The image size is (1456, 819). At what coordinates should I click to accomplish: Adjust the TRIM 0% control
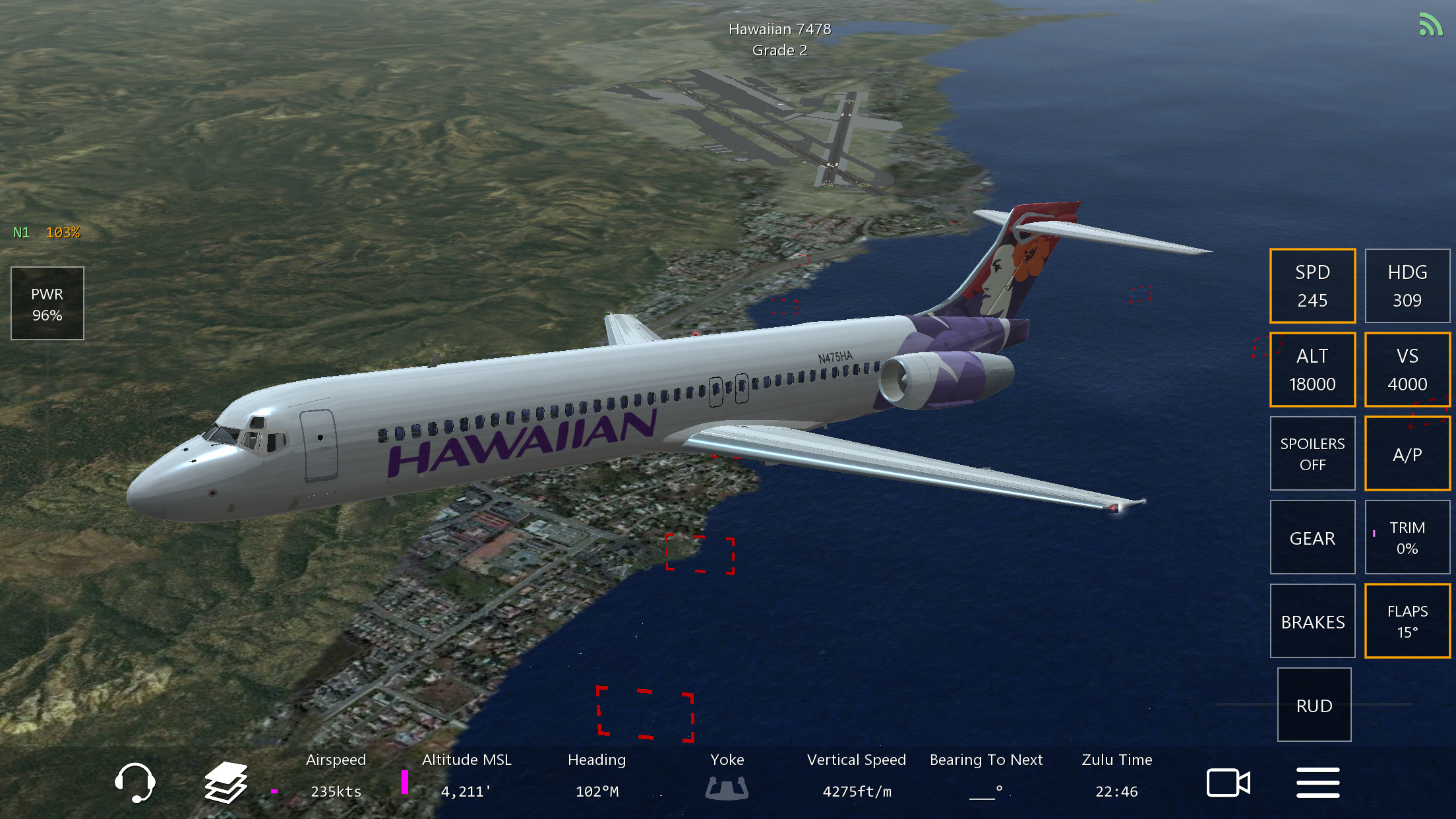[1407, 537]
